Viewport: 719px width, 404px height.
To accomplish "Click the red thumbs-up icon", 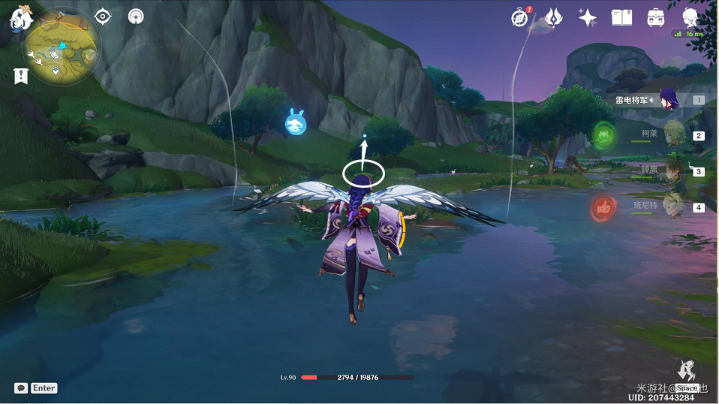I will (603, 207).
